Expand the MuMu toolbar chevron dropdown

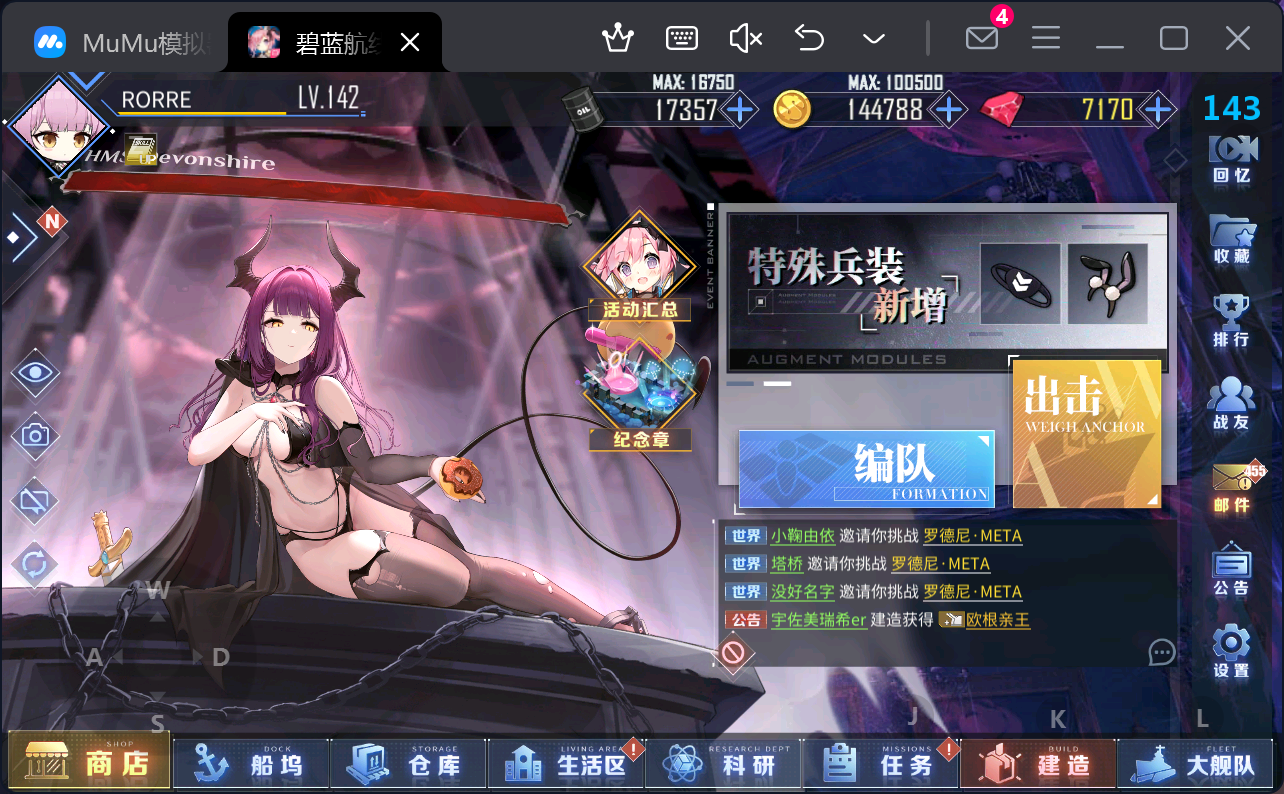click(873, 37)
